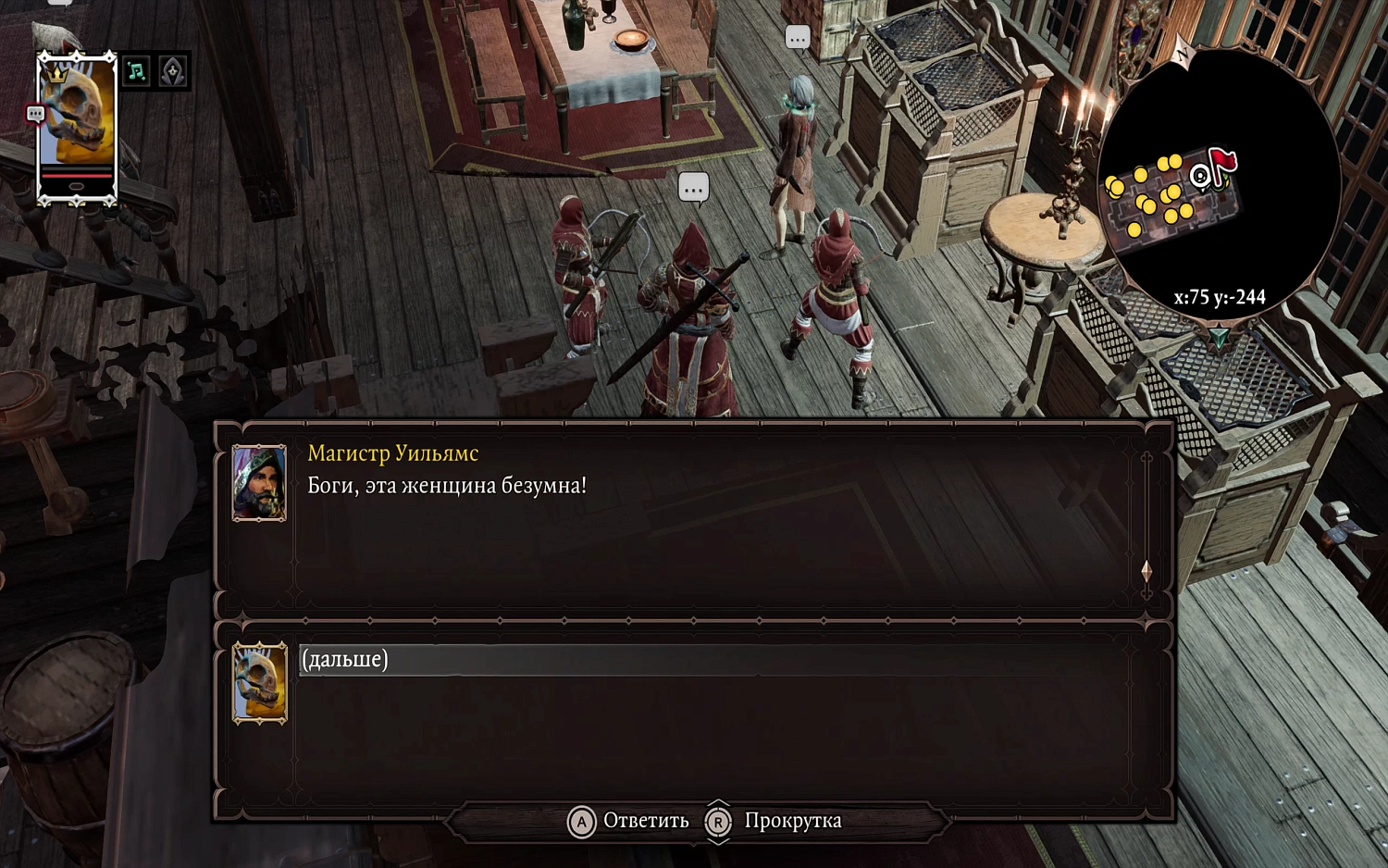This screenshot has height=868, width=1388.
Task: Click the Ответить label at the bottom
Action: point(645,820)
